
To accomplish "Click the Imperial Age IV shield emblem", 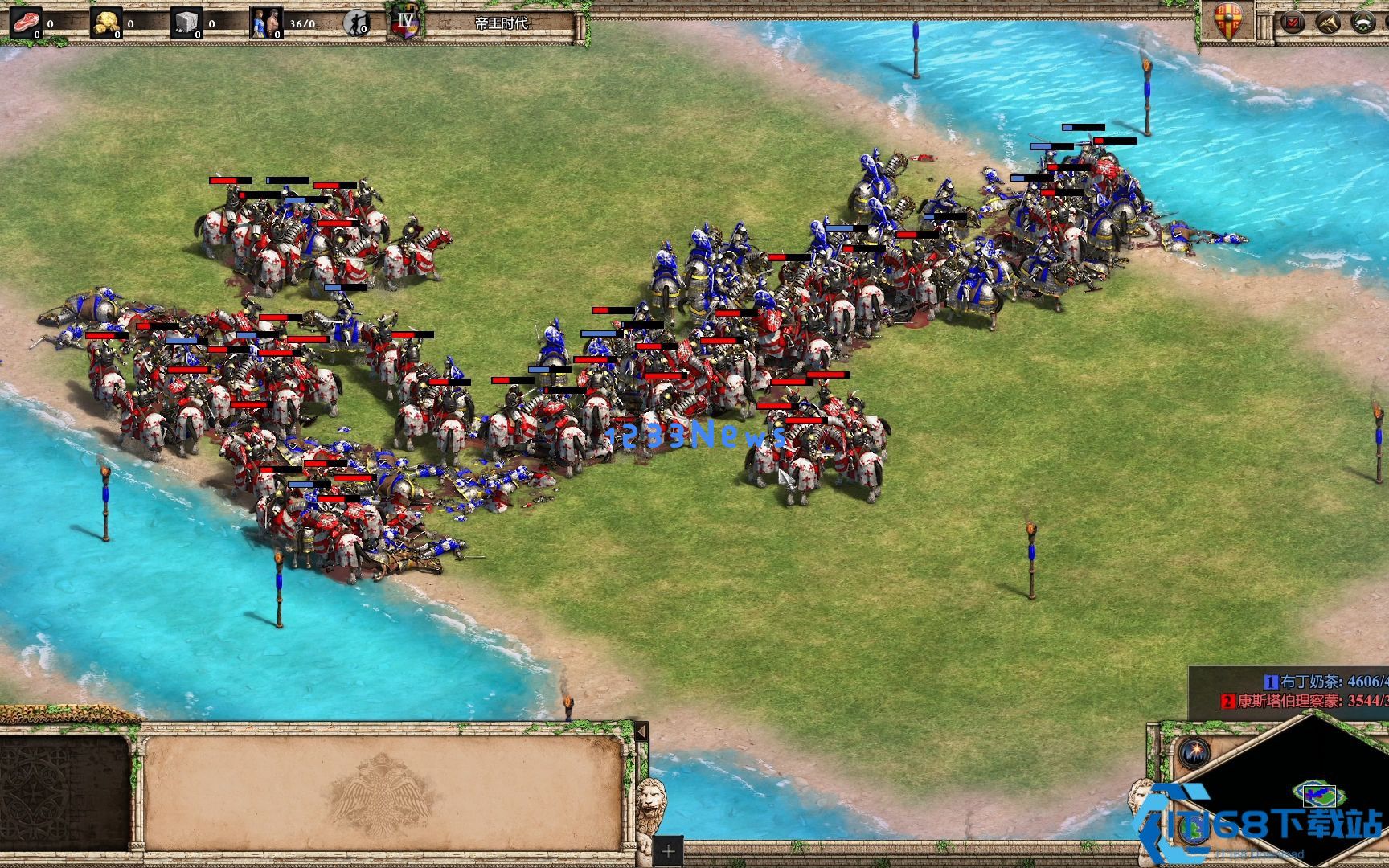I will pyautogui.click(x=404, y=22).
